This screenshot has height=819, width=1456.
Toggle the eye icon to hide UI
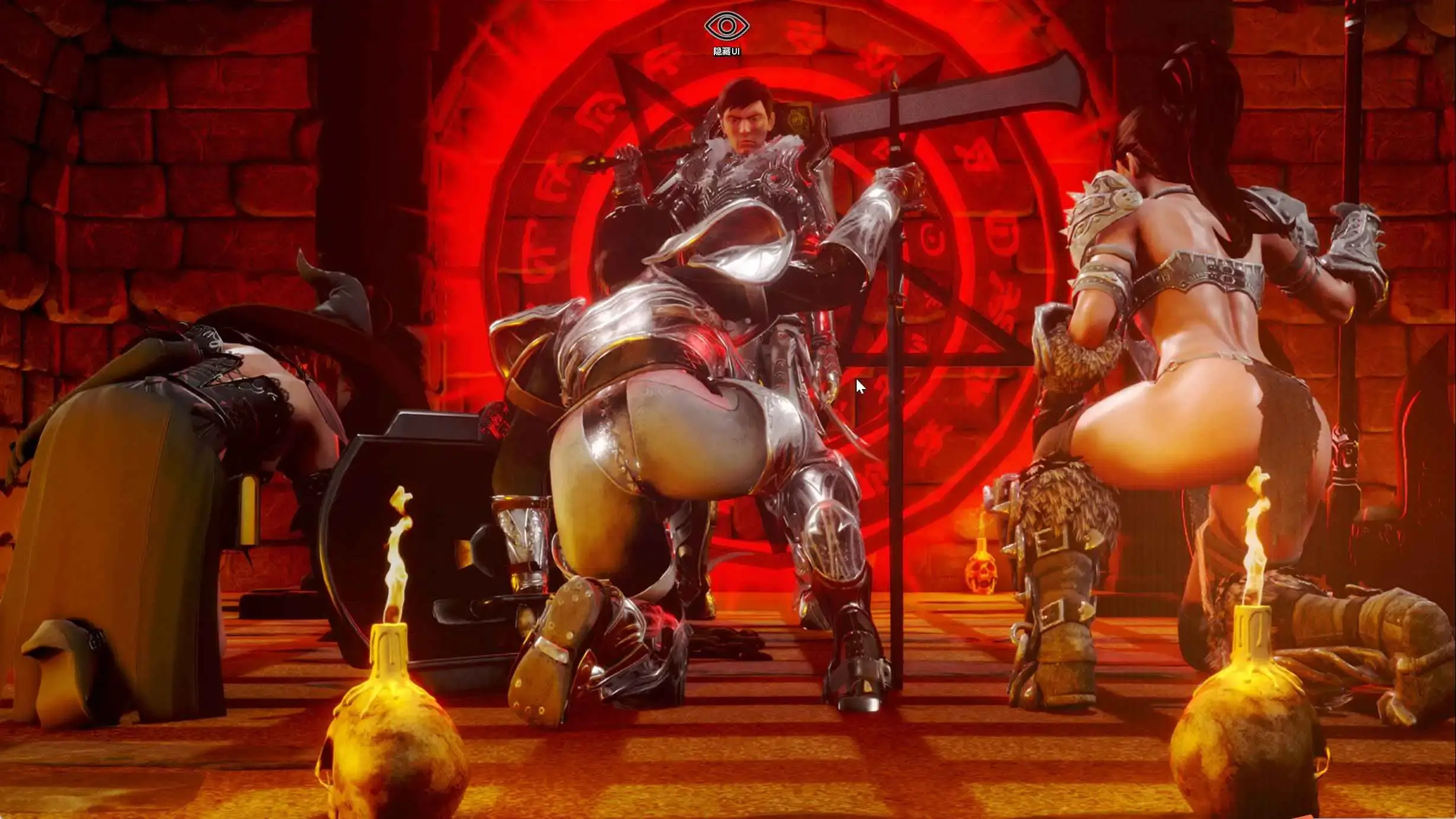pos(726,27)
